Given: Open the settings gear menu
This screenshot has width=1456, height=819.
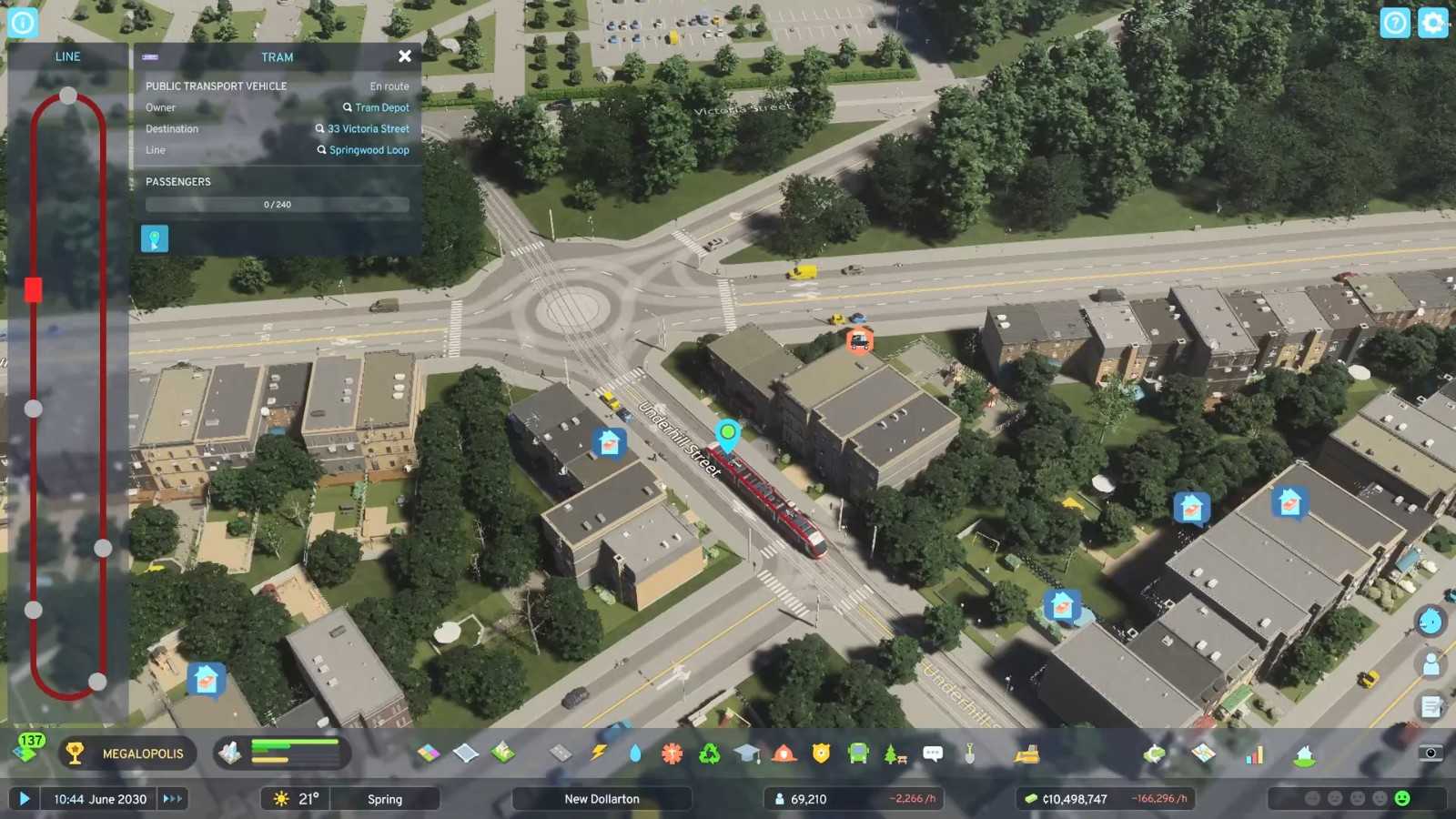Looking at the screenshot, I should point(1432,23).
